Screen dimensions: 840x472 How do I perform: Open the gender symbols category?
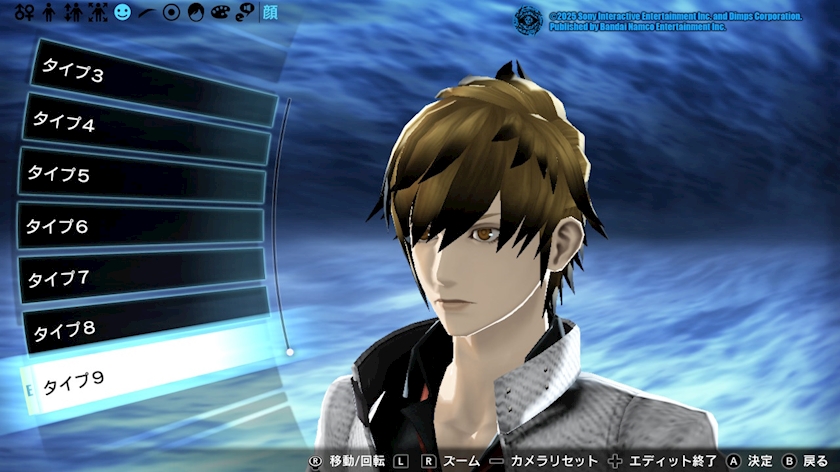[24, 13]
